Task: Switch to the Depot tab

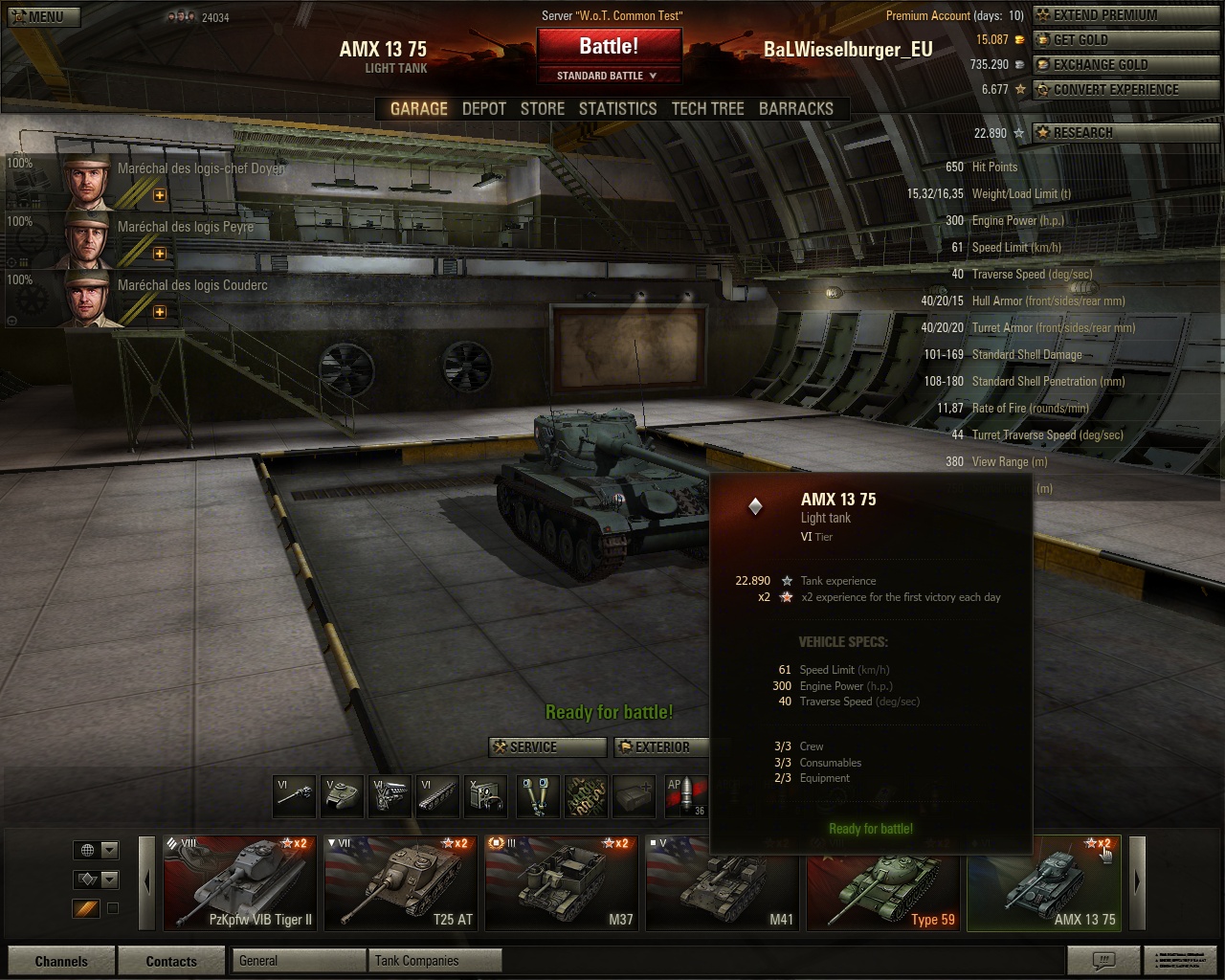Action: pyautogui.click(x=483, y=109)
